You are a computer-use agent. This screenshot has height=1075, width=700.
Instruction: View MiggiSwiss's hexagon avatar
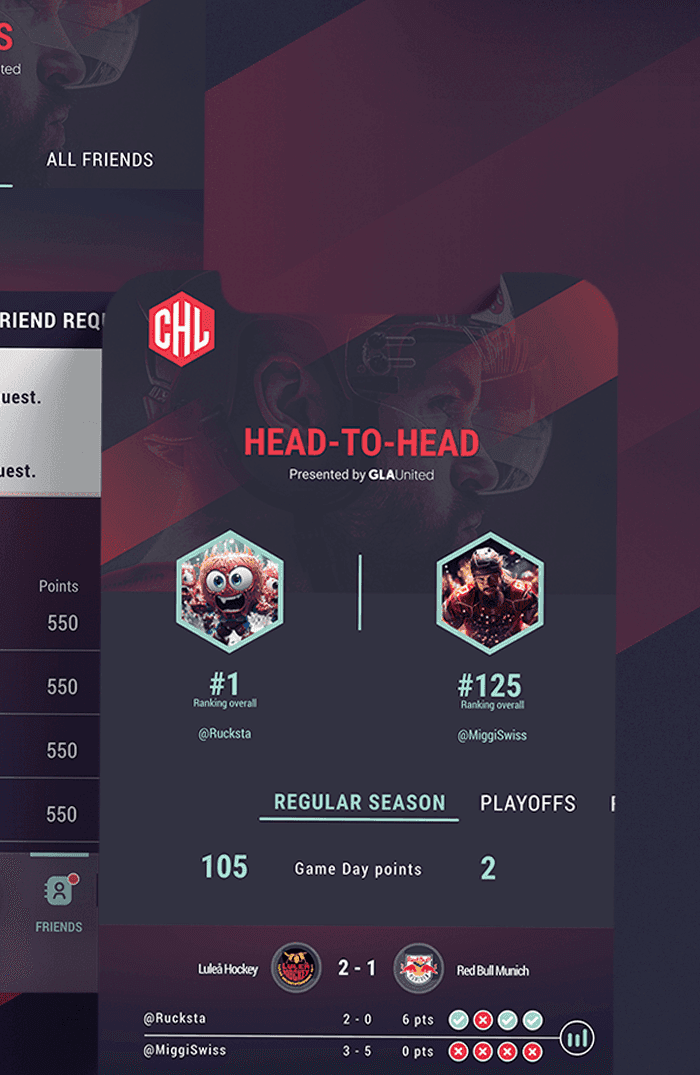(490, 593)
